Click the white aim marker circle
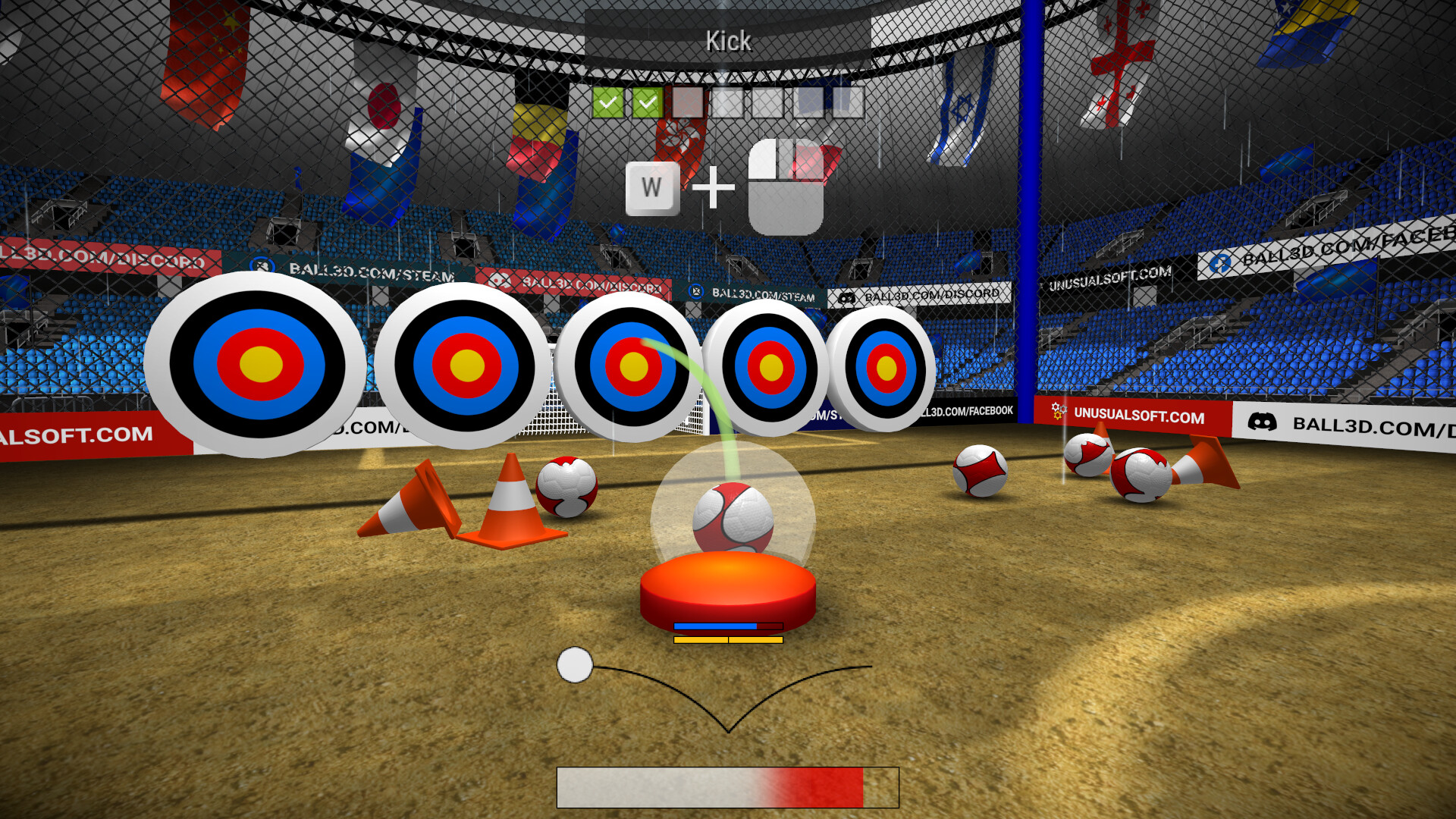Screen dimensions: 1456x819 575,666
